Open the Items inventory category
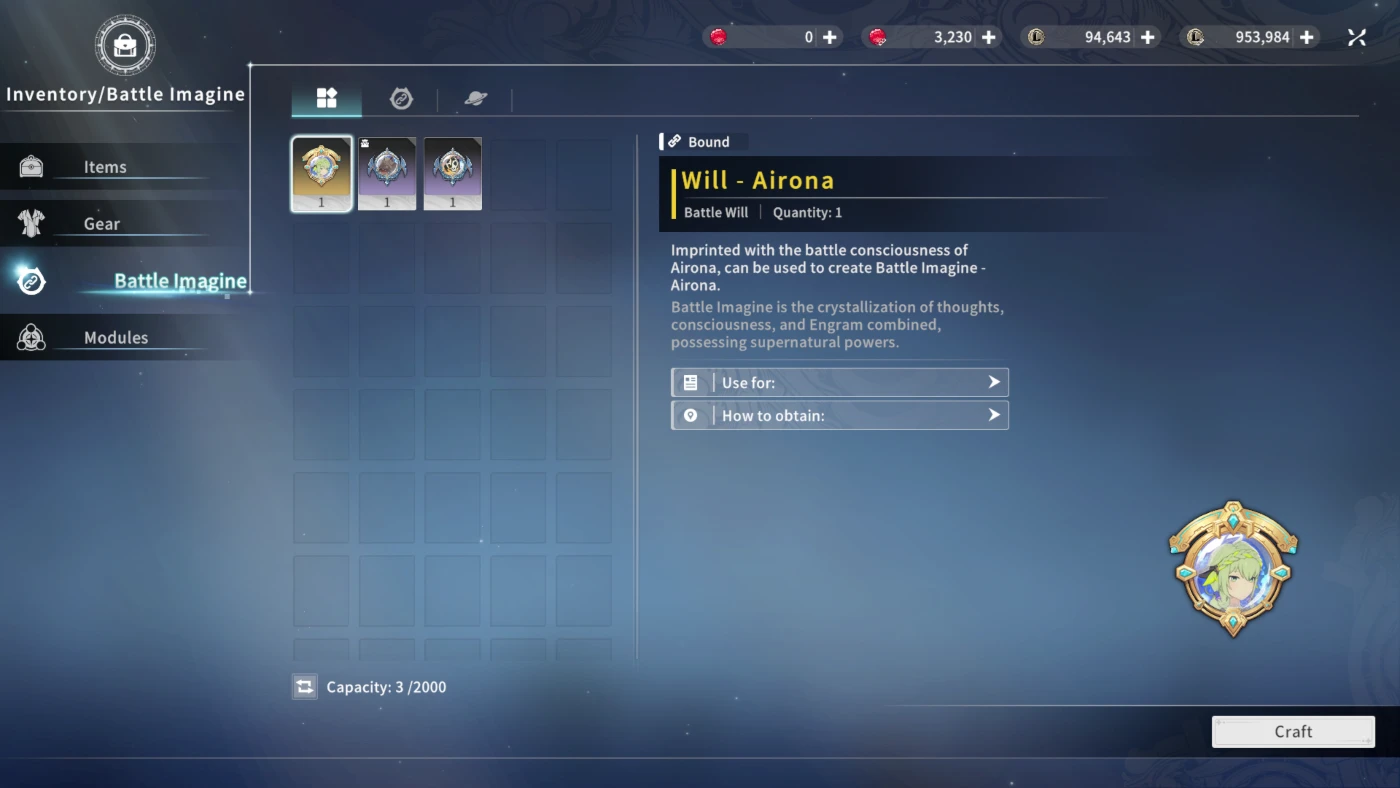The image size is (1400, 788). coord(105,167)
